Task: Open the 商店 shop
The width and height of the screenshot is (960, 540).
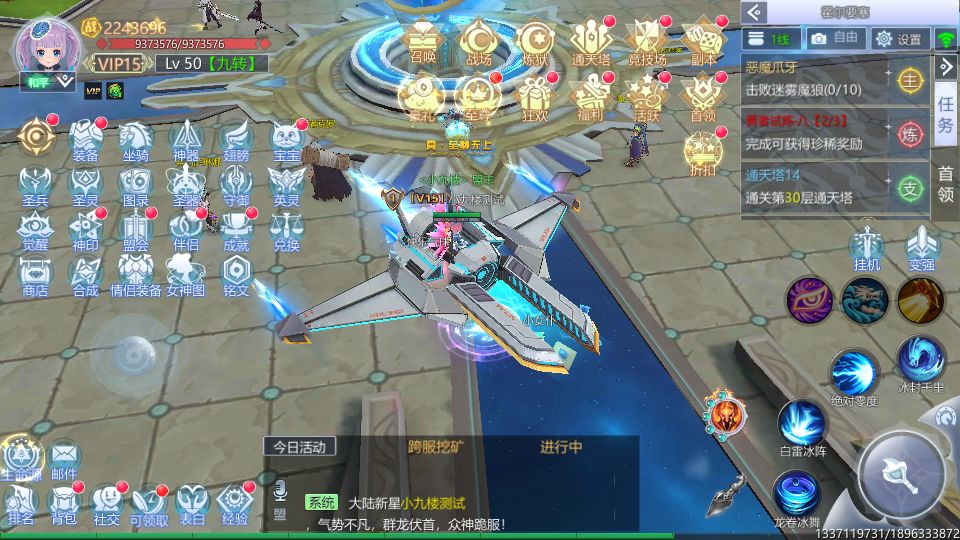Action: point(35,274)
